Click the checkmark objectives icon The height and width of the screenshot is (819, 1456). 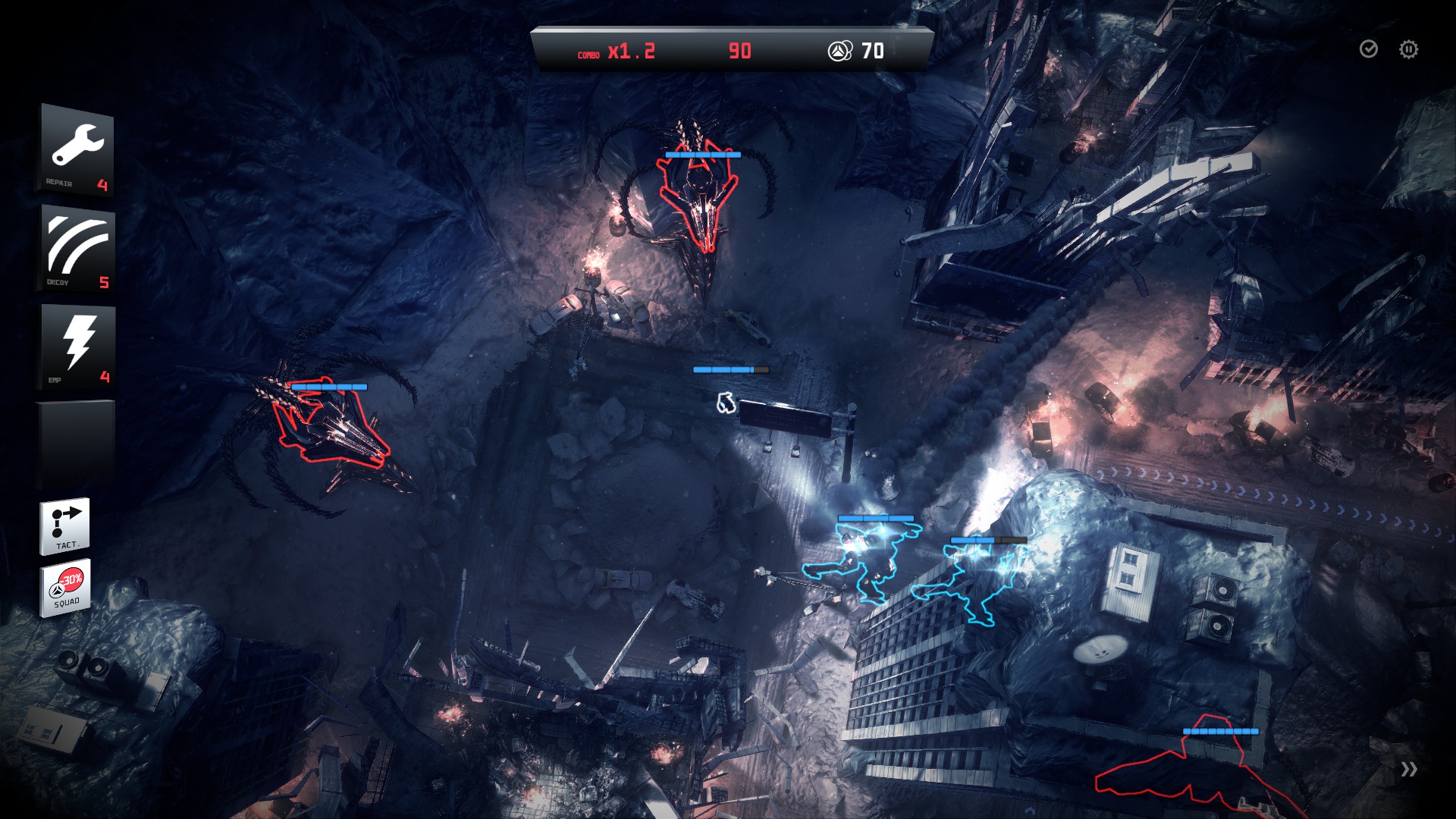pyautogui.click(x=1368, y=49)
